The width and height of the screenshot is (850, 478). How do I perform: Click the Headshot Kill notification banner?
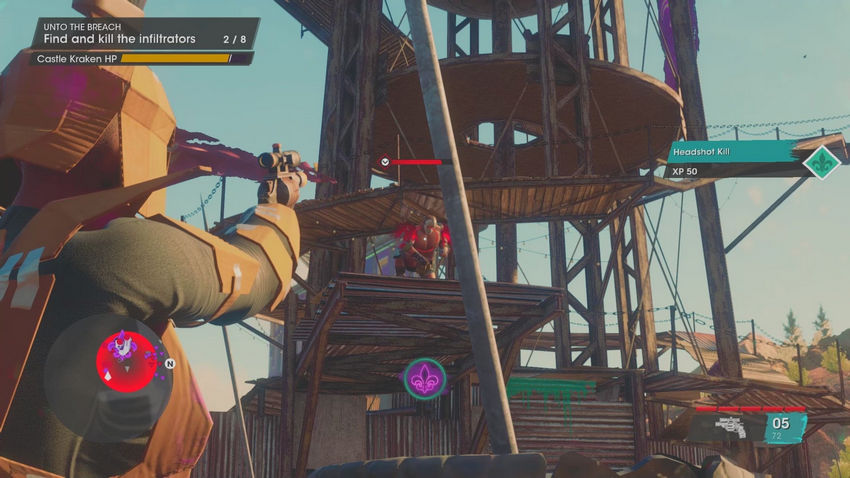tap(733, 151)
